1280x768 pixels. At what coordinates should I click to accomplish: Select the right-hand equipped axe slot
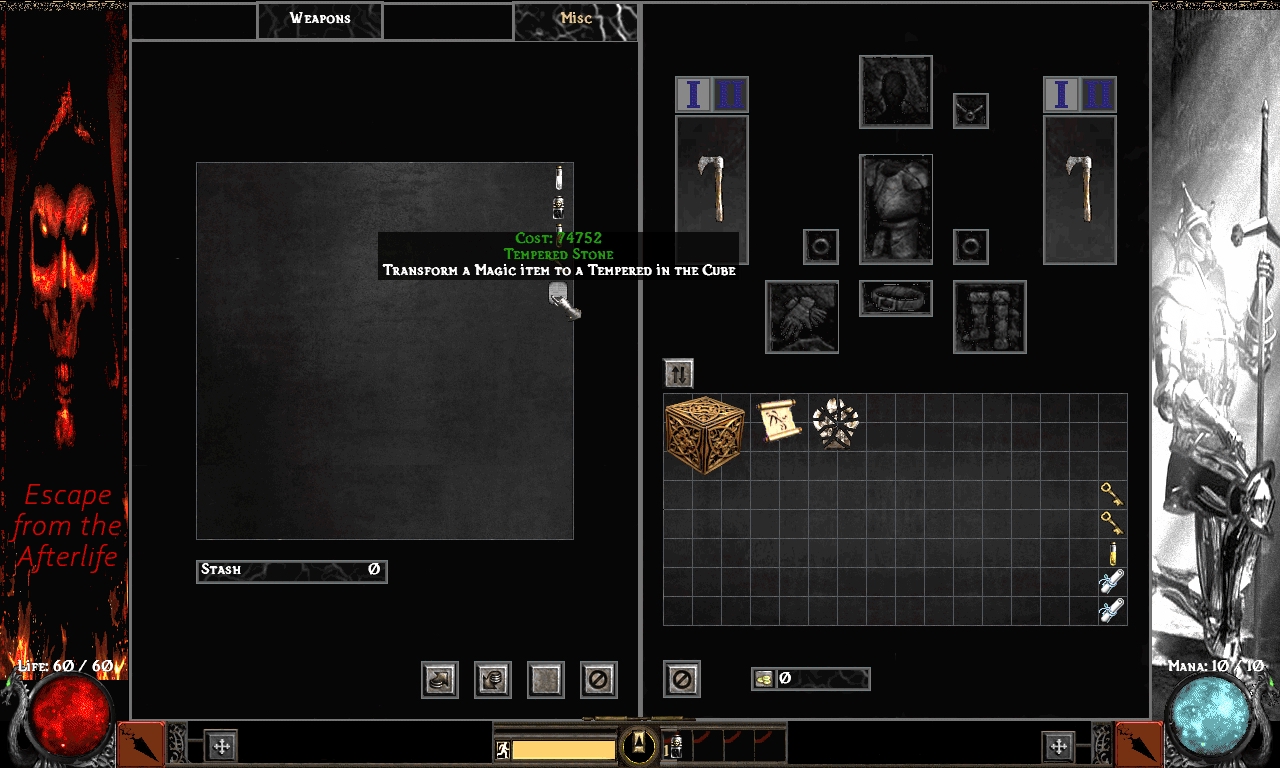coord(1080,190)
